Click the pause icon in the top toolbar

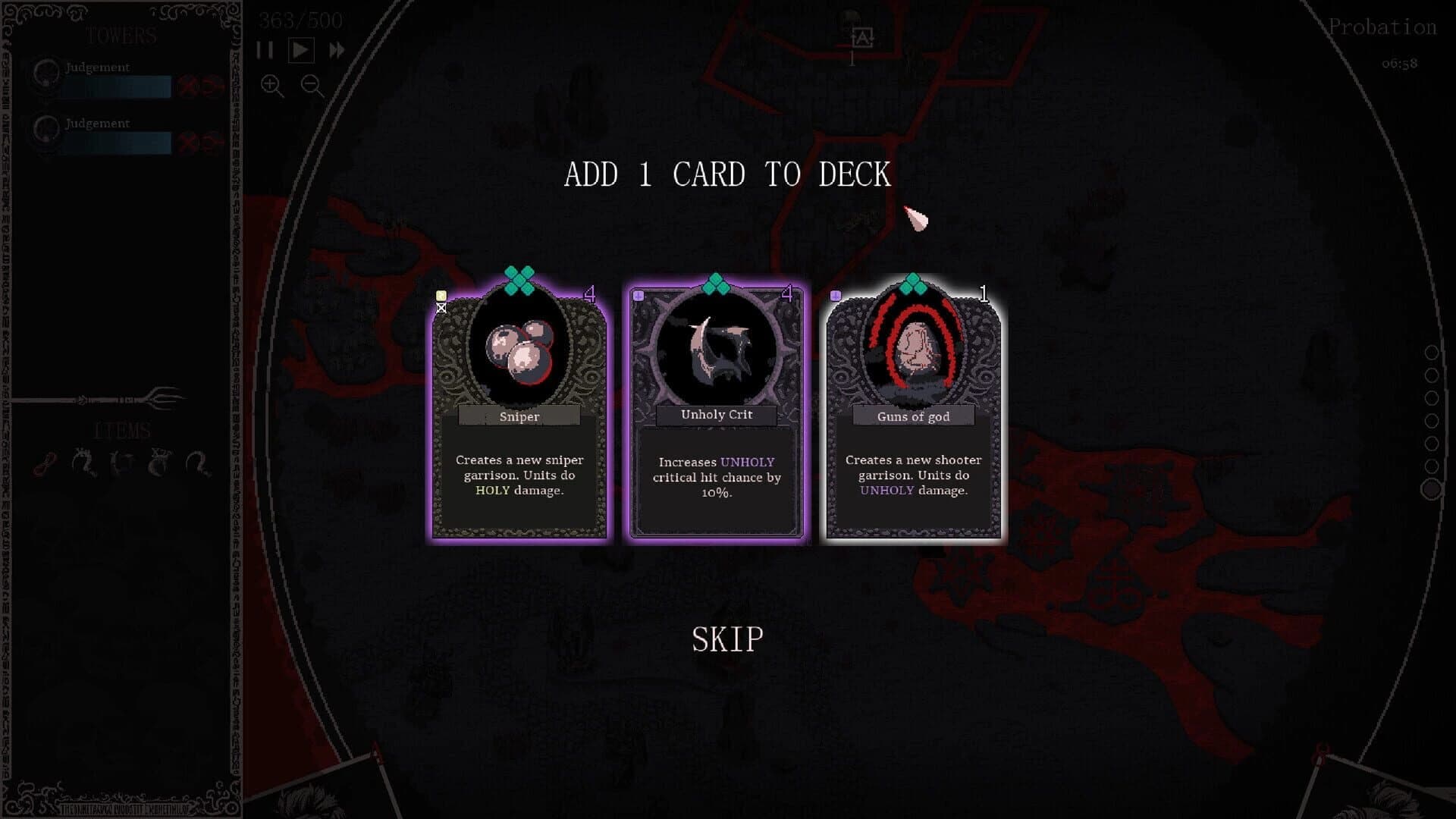tap(264, 50)
